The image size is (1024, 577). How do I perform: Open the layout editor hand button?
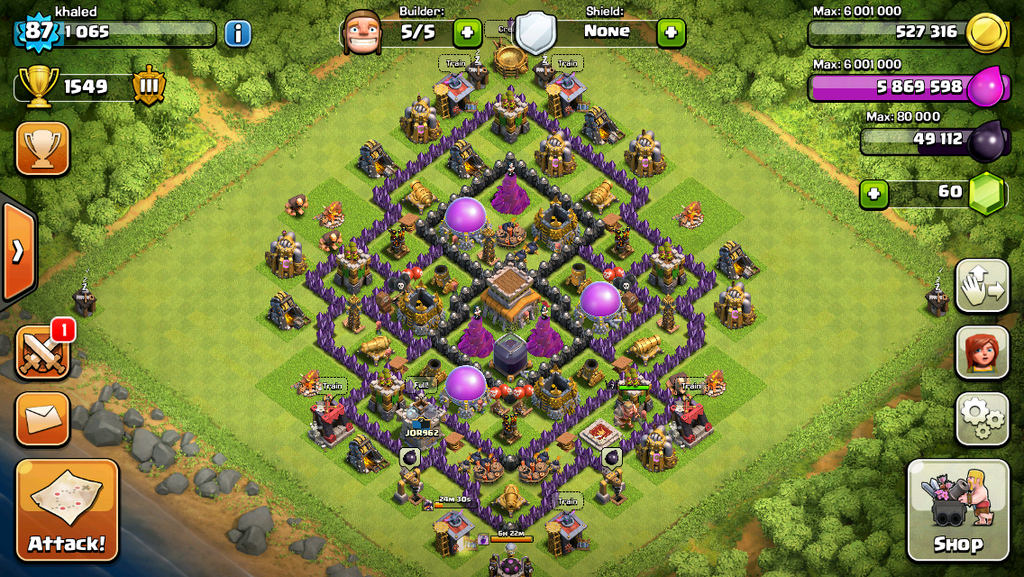click(x=981, y=286)
